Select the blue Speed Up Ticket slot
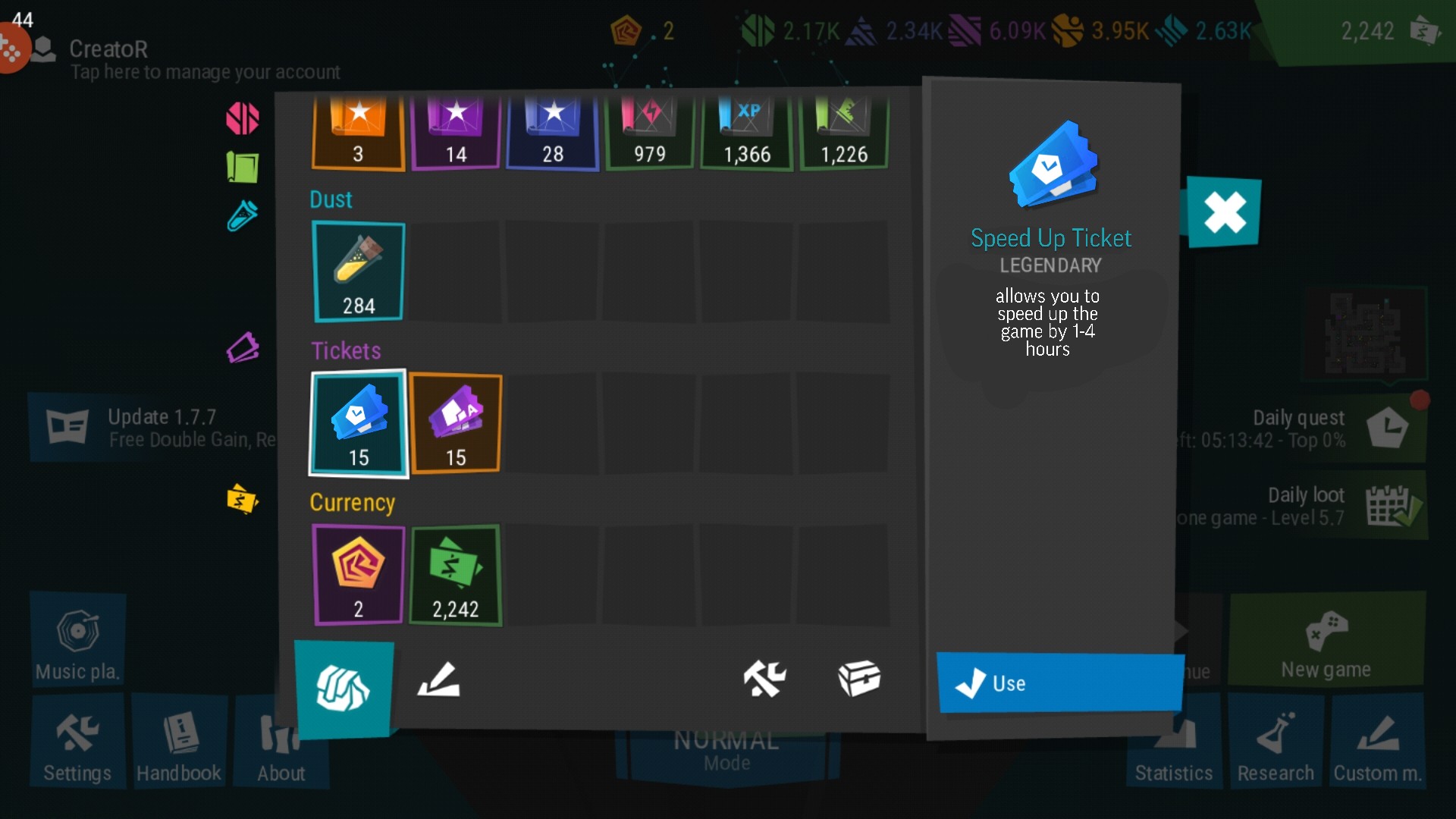Viewport: 1456px width, 819px height. 358,423
